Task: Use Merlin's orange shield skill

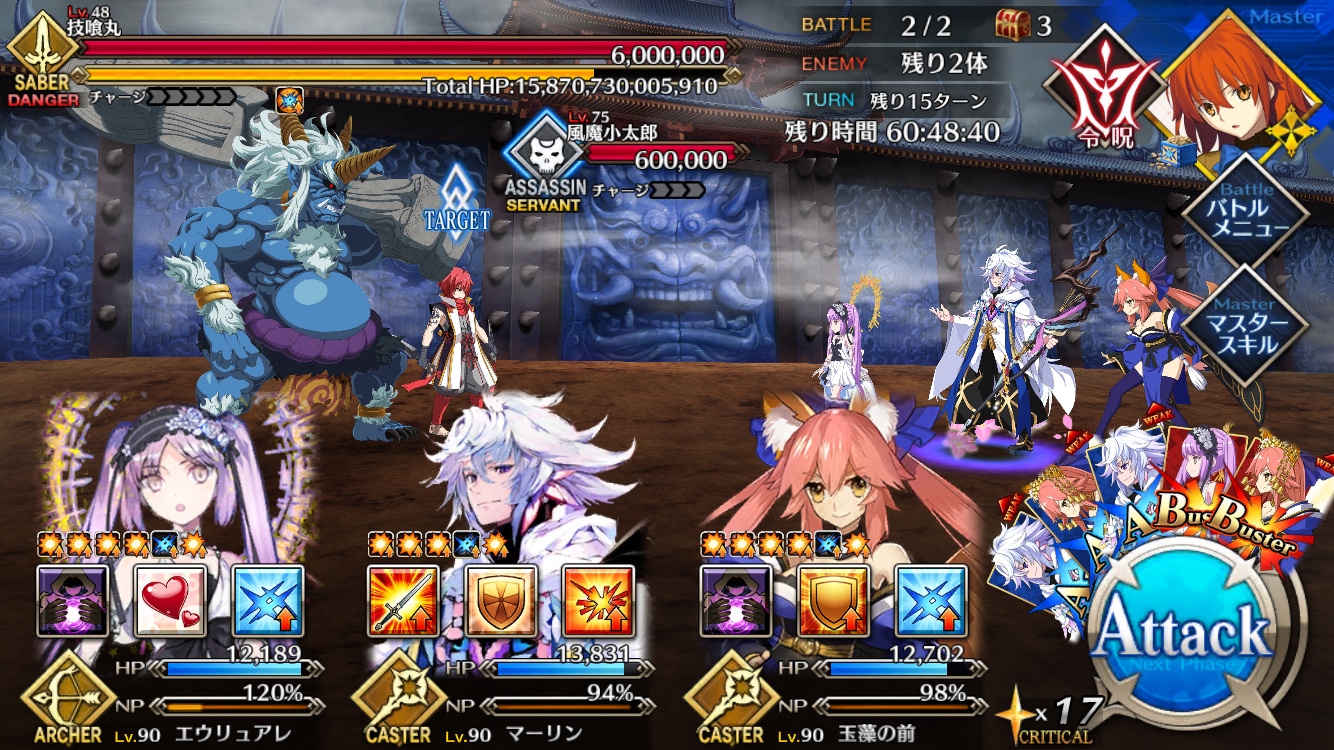Action: [500, 601]
